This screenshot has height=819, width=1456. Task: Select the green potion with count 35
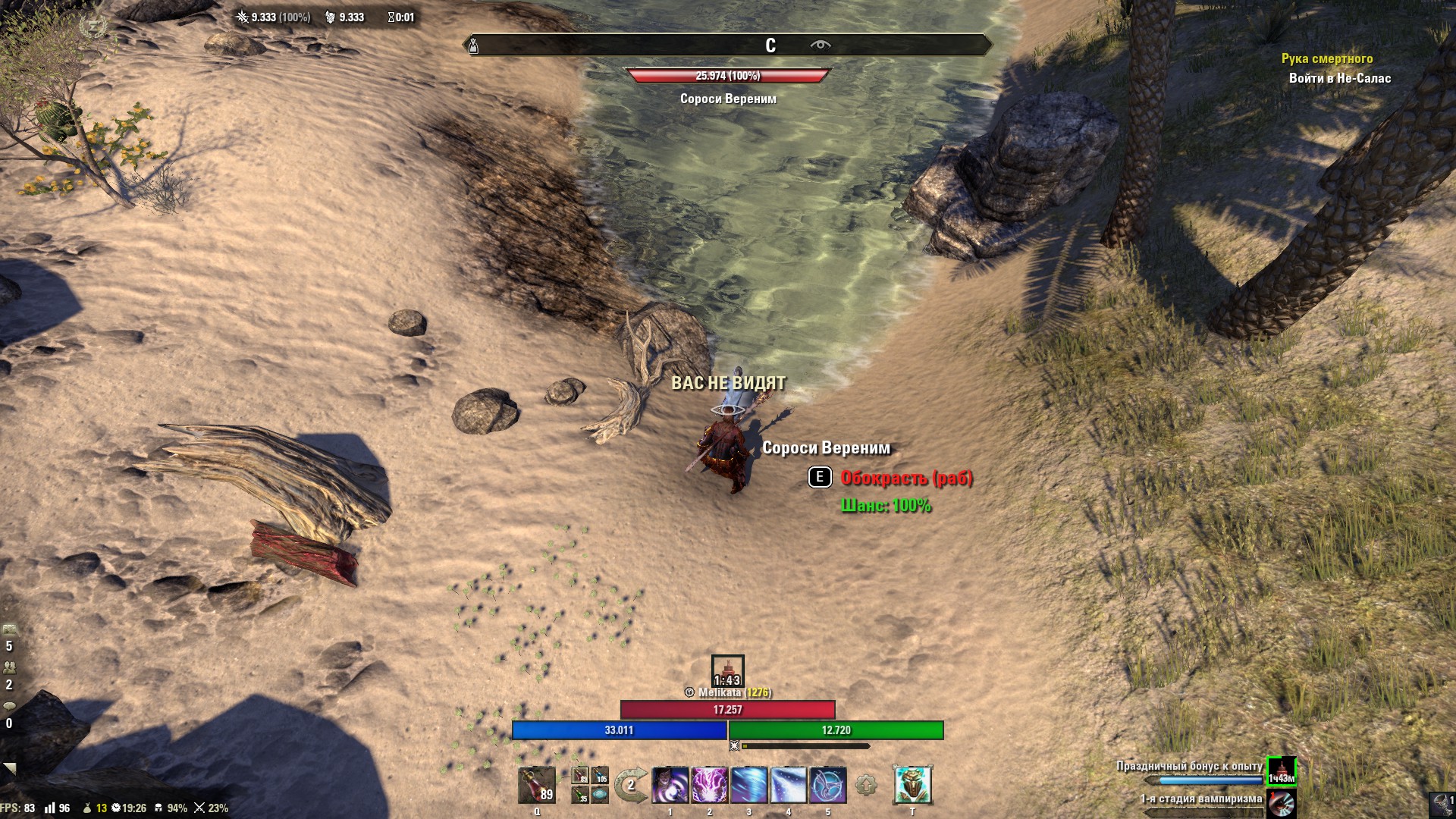(x=580, y=795)
